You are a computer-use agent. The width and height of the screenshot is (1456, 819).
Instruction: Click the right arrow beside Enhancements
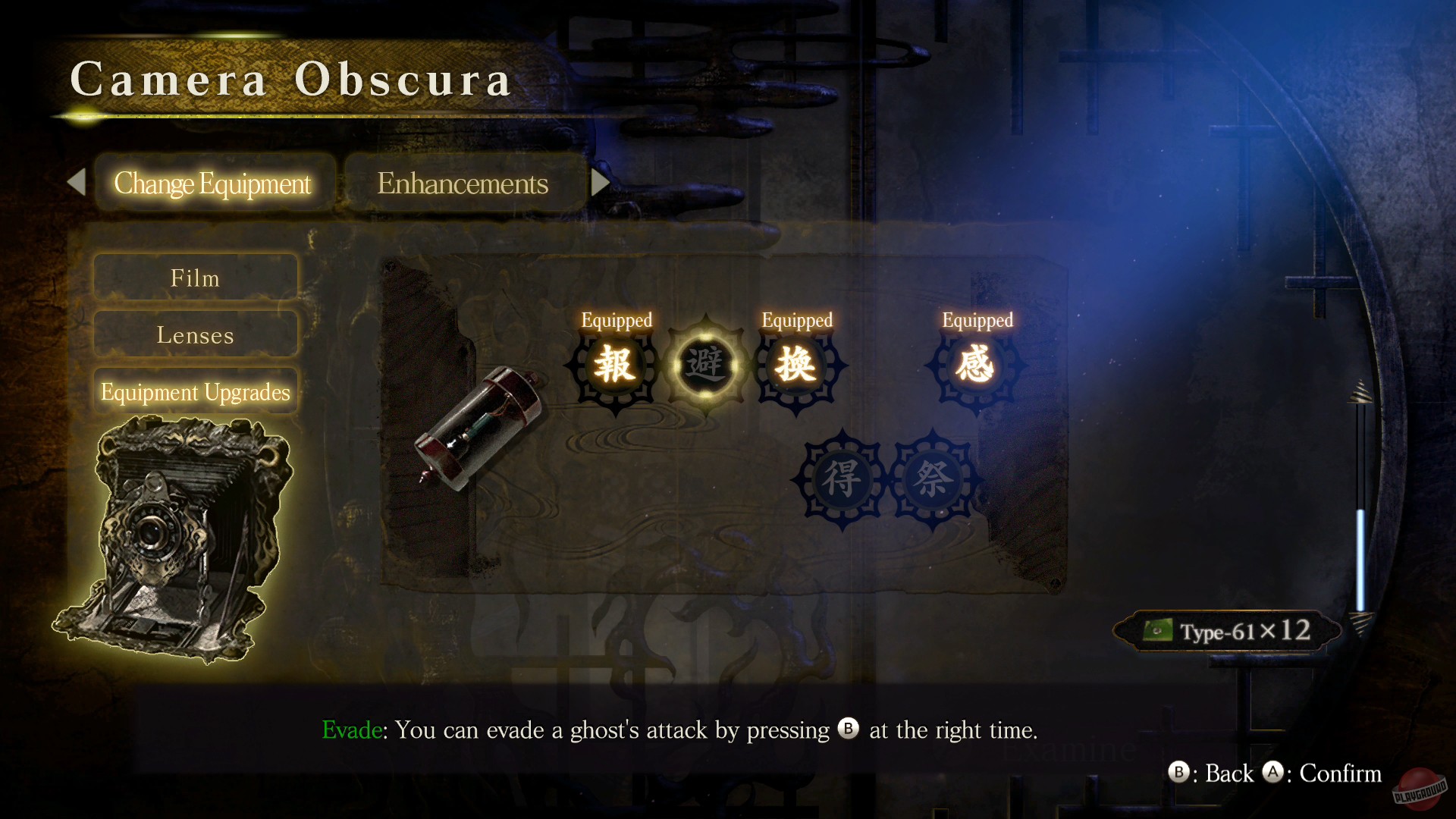[x=601, y=182]
